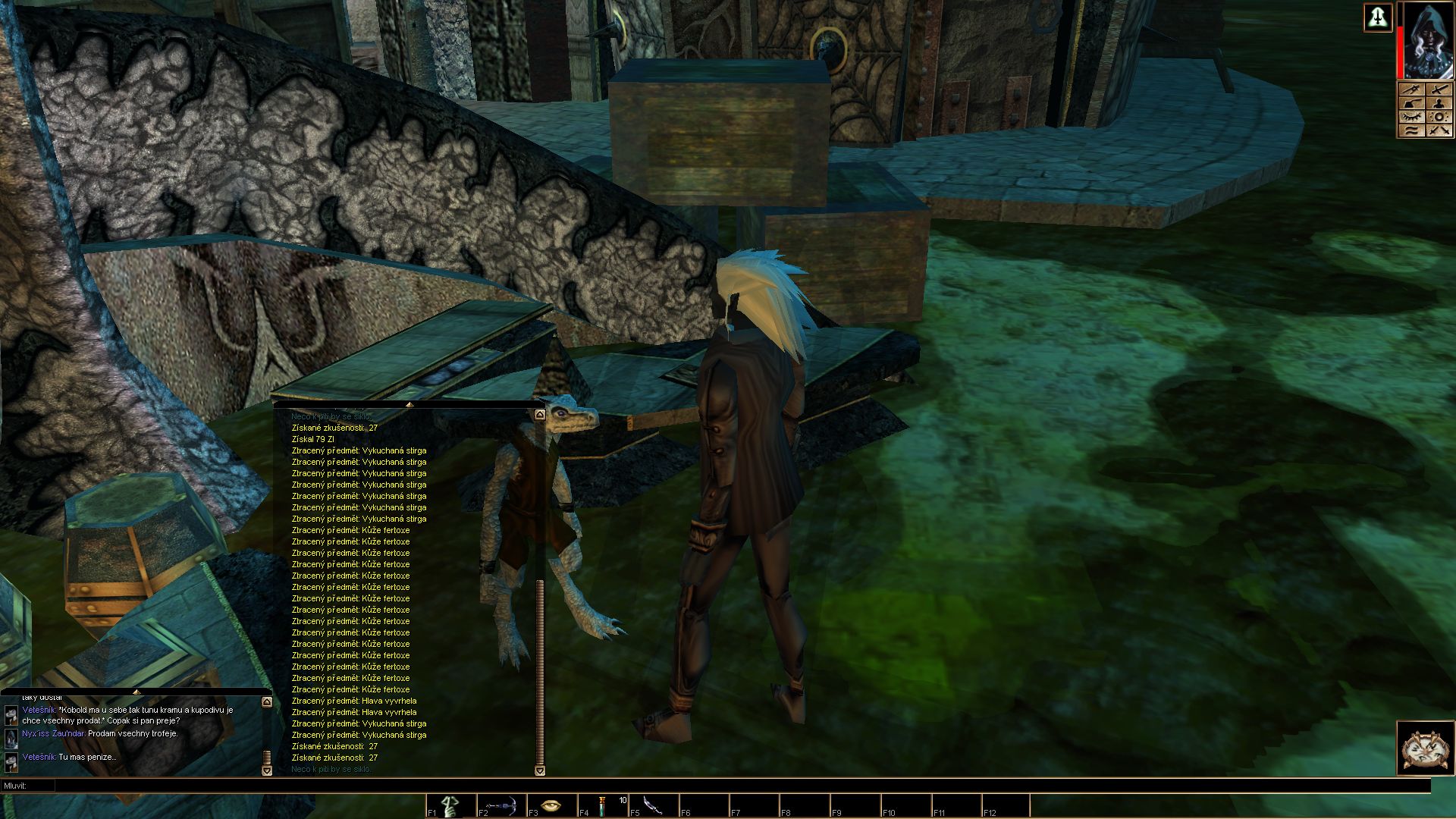Open the wavy lines panel button

pyautogui.click(x=1411, y=130)
